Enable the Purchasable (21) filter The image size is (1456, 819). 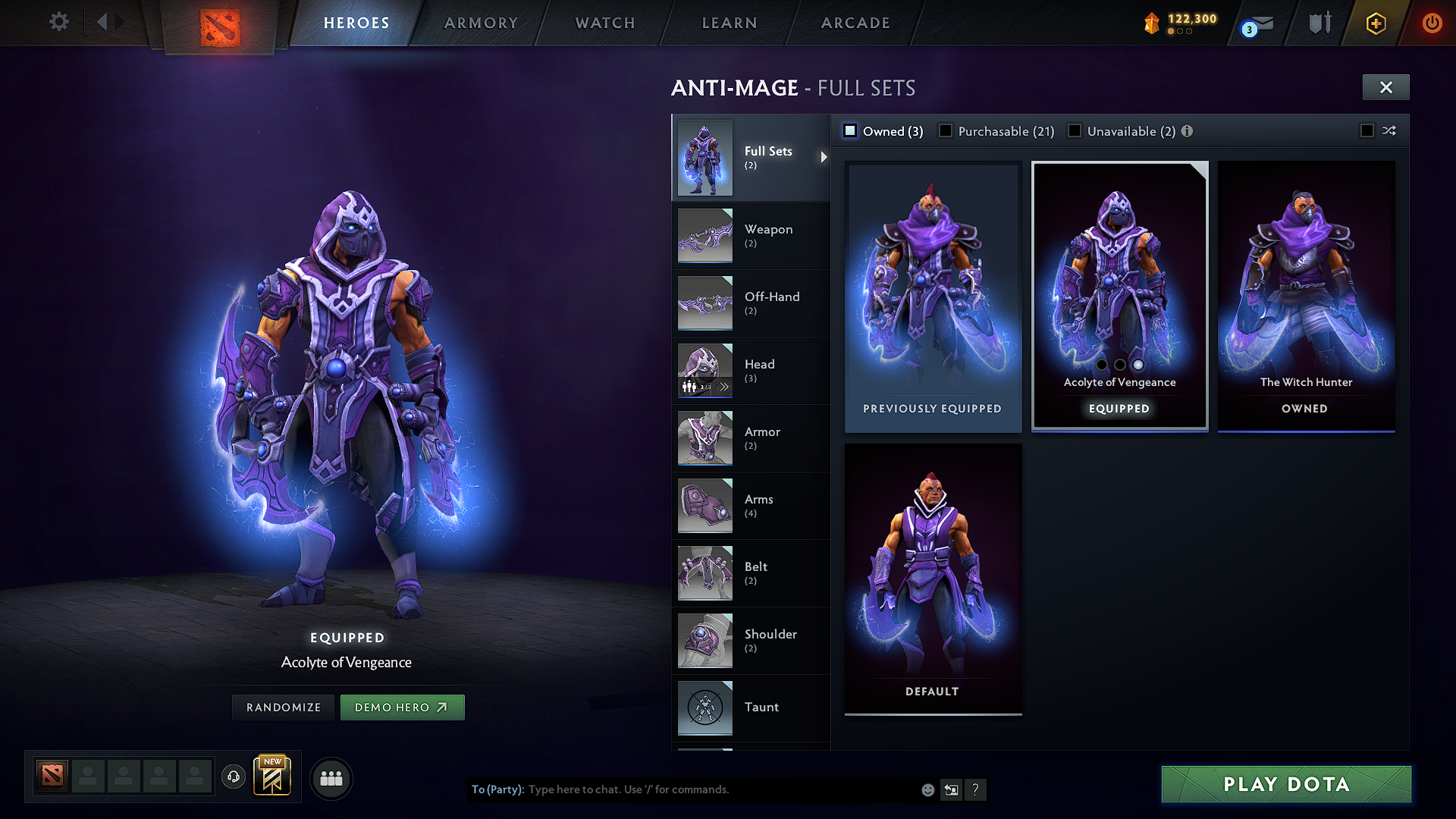945,130
